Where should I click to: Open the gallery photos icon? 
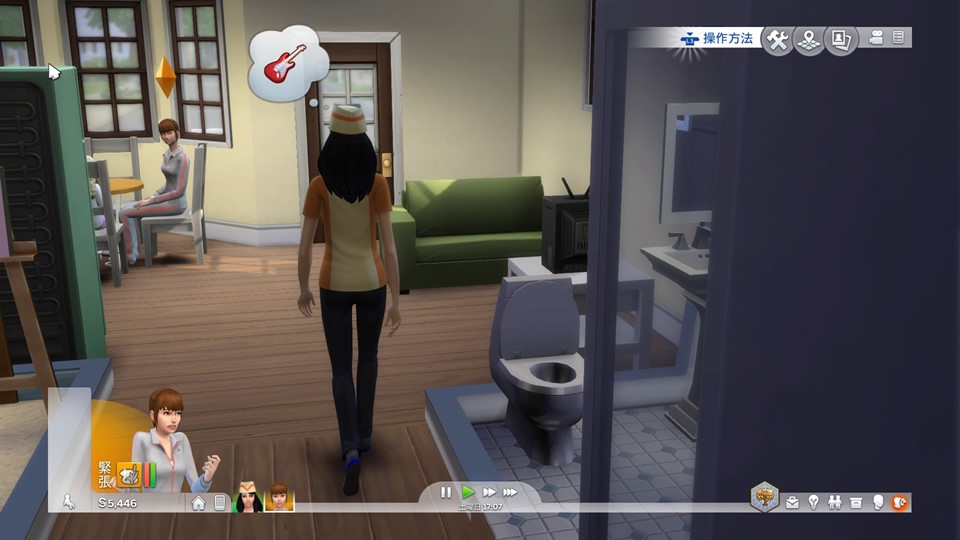(x=841, y=40)
